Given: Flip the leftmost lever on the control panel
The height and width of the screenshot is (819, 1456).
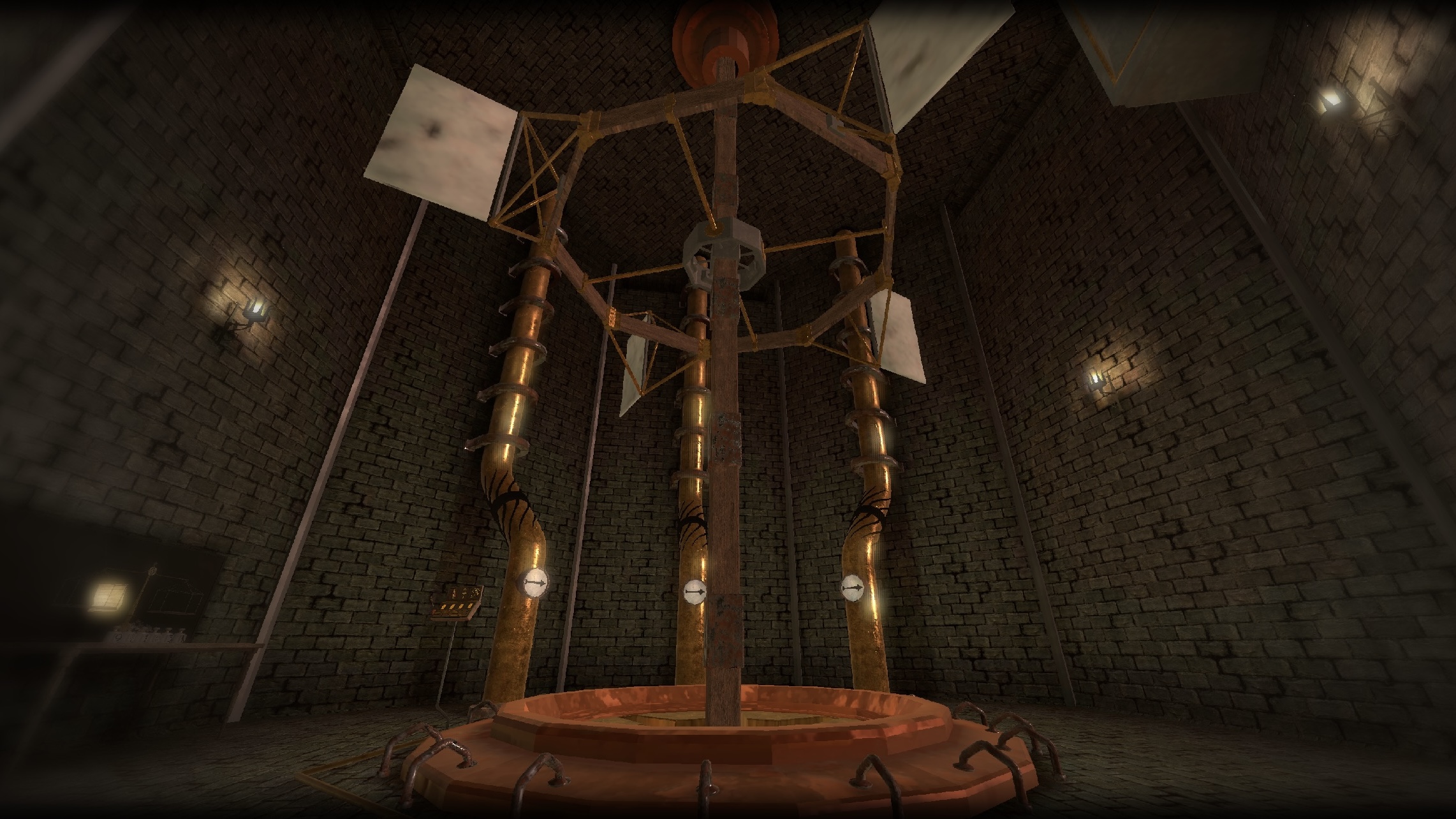Looking at the screenshot, I should click(443, 607).
